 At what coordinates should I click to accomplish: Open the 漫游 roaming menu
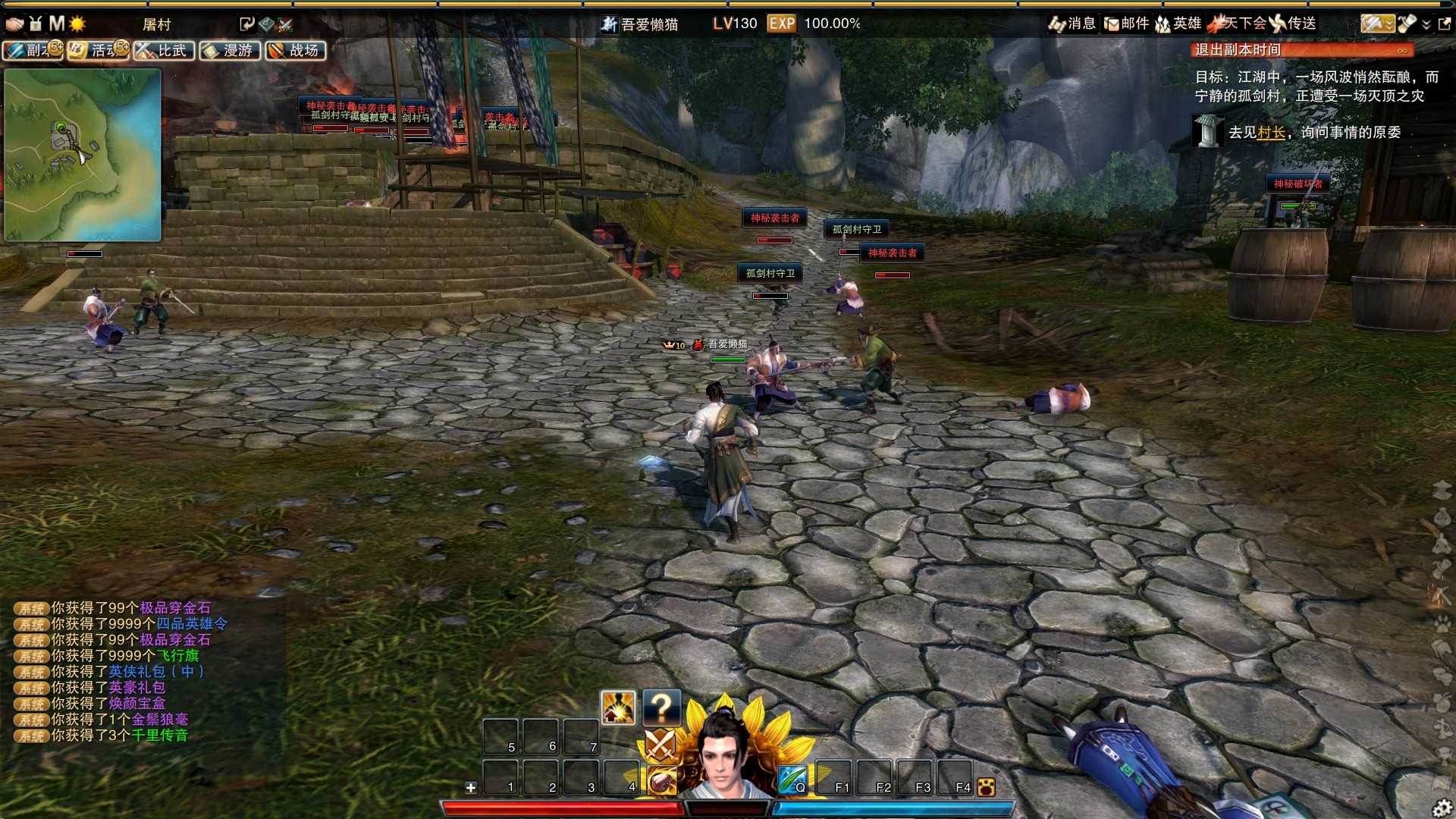230,51
